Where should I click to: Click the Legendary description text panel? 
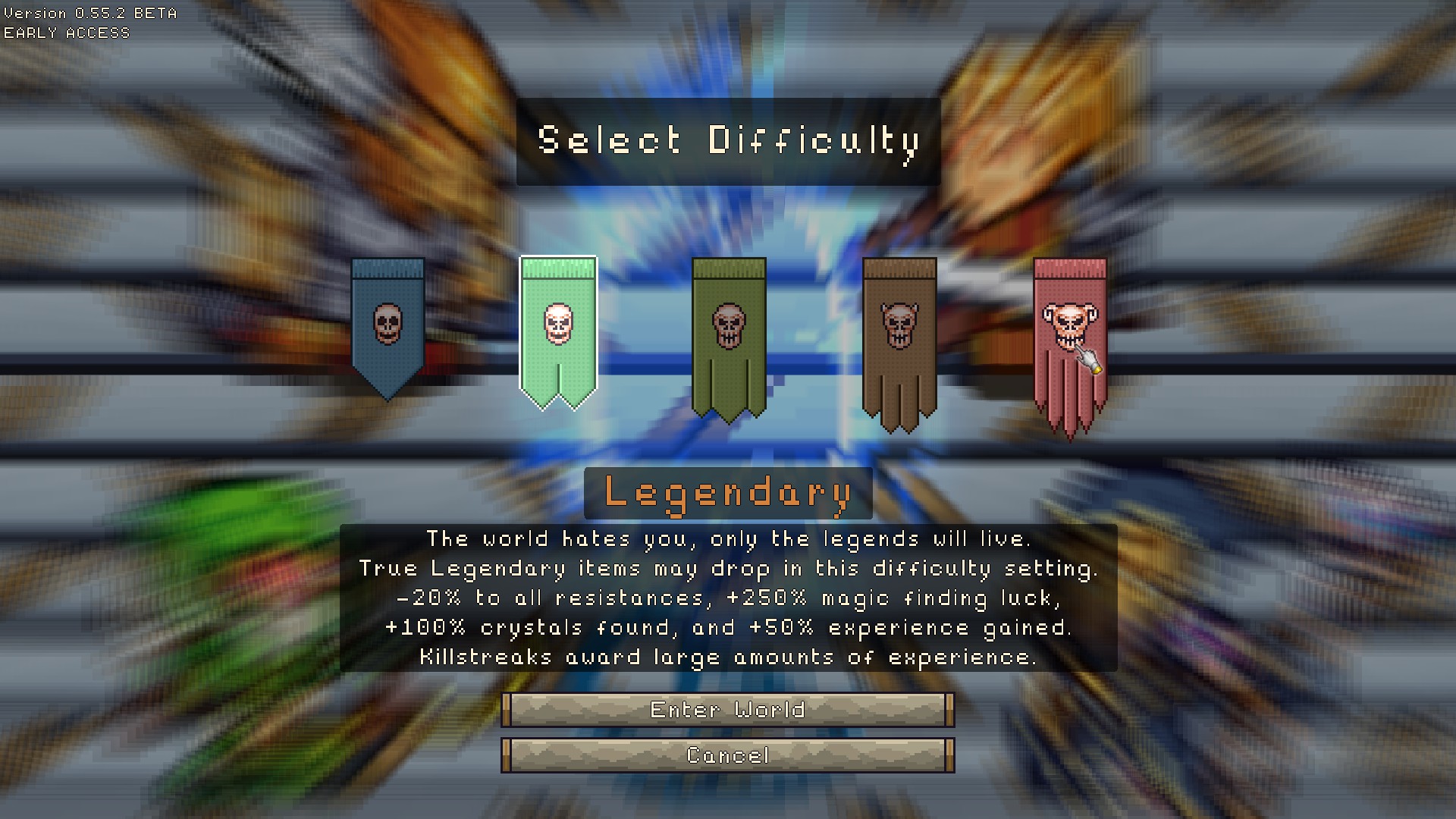tap(728, 599)
